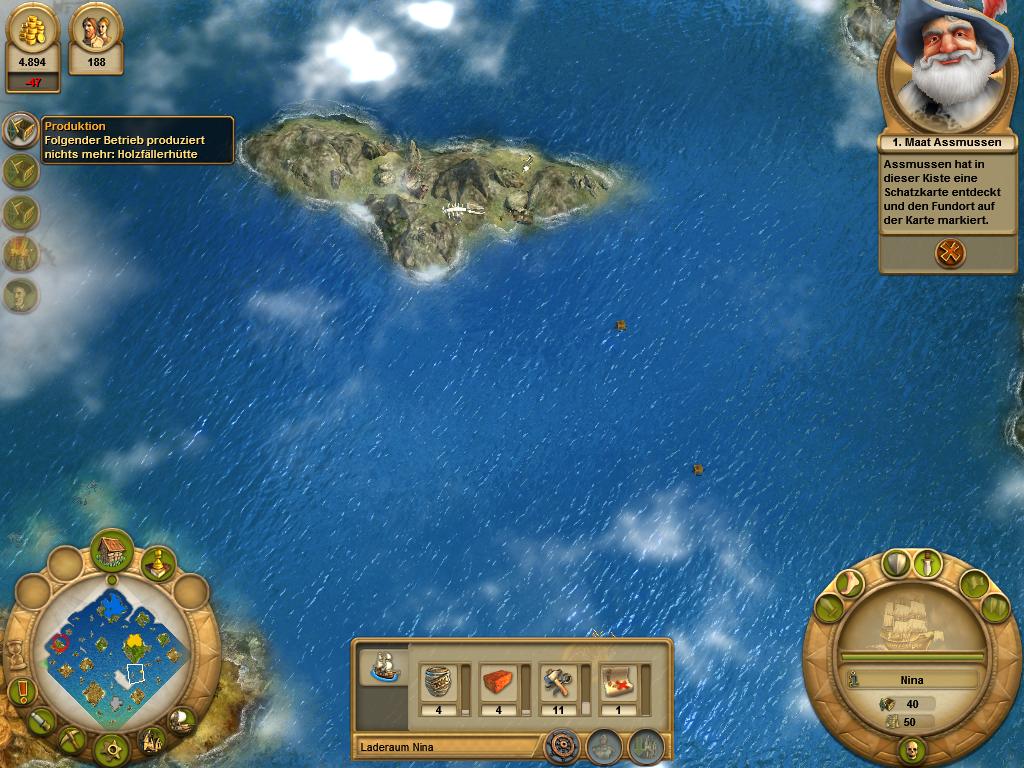1024x768 pixels.
Task: Choose the pickaxe tool icon
Action: 71,740
